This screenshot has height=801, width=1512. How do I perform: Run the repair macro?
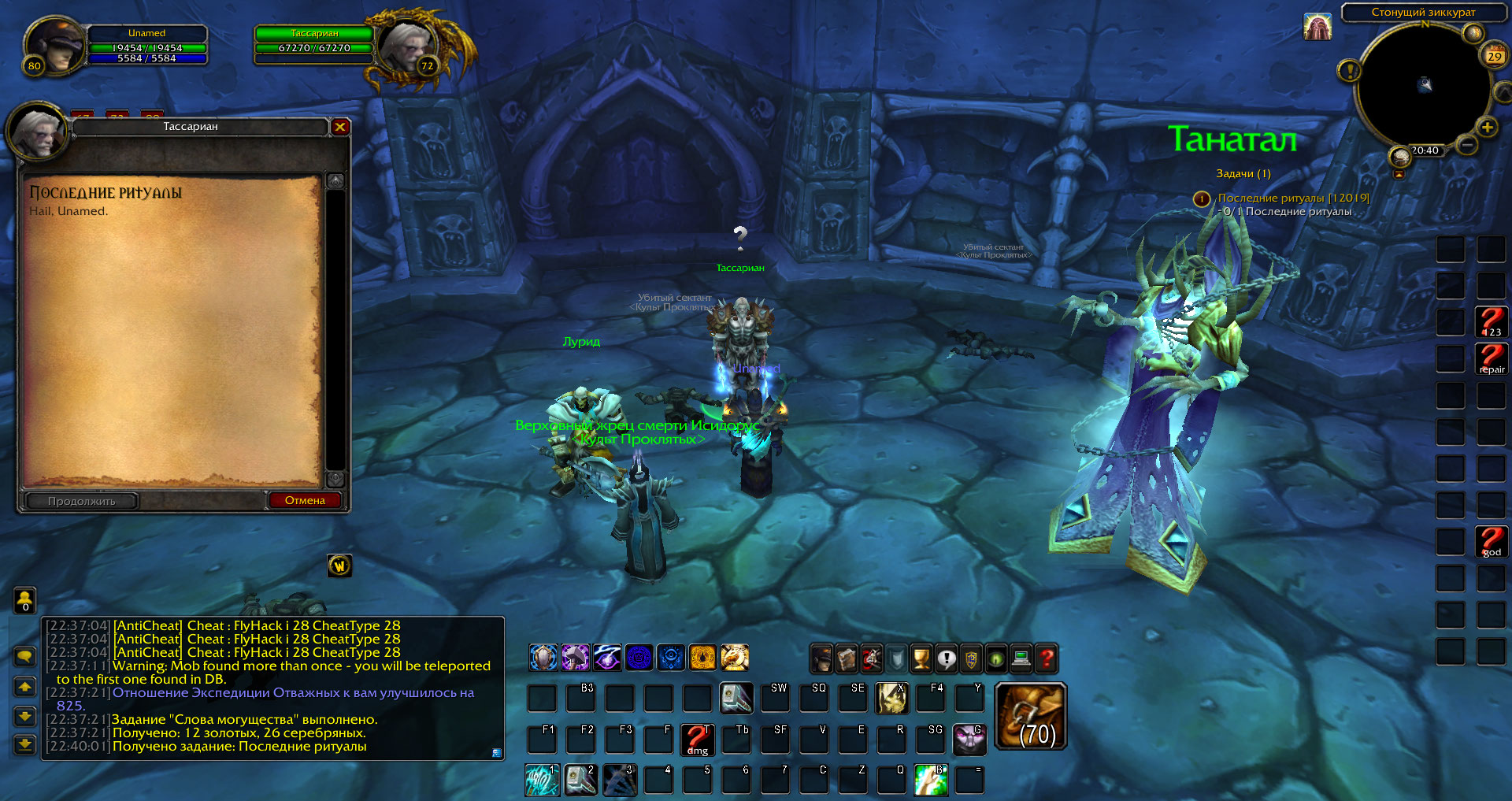[x=1492, y=359]
